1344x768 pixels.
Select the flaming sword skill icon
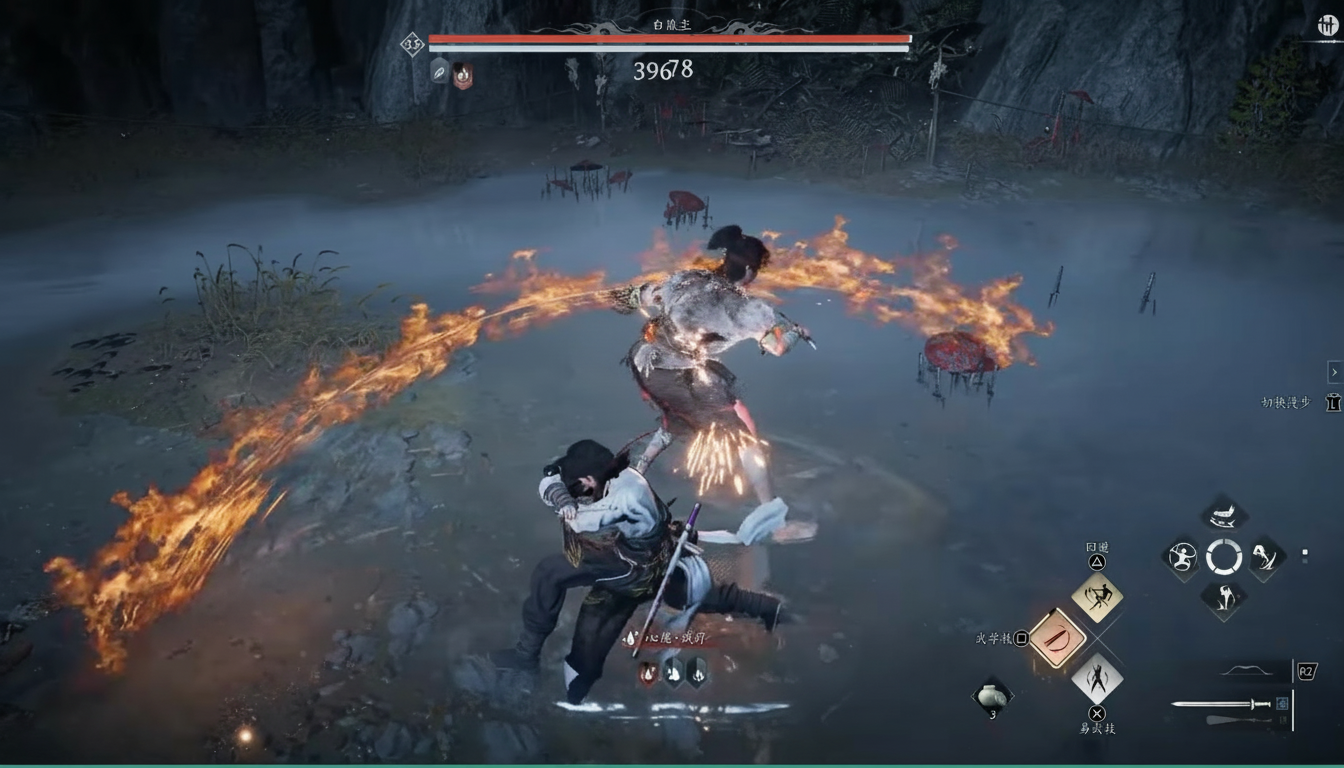1059,637
